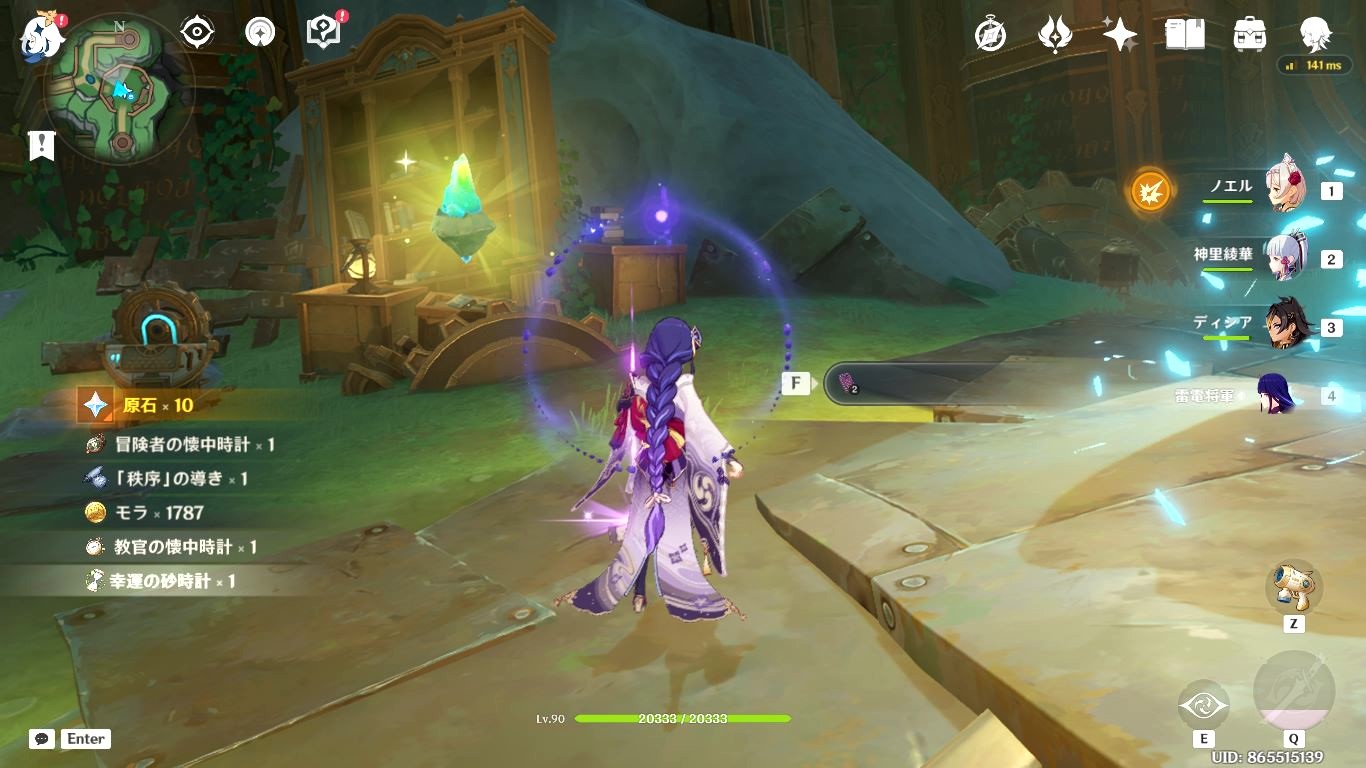Screen dimensions: 1366x768
Task: Open the Paimon menu icon
Action: (x=42, y=35)
